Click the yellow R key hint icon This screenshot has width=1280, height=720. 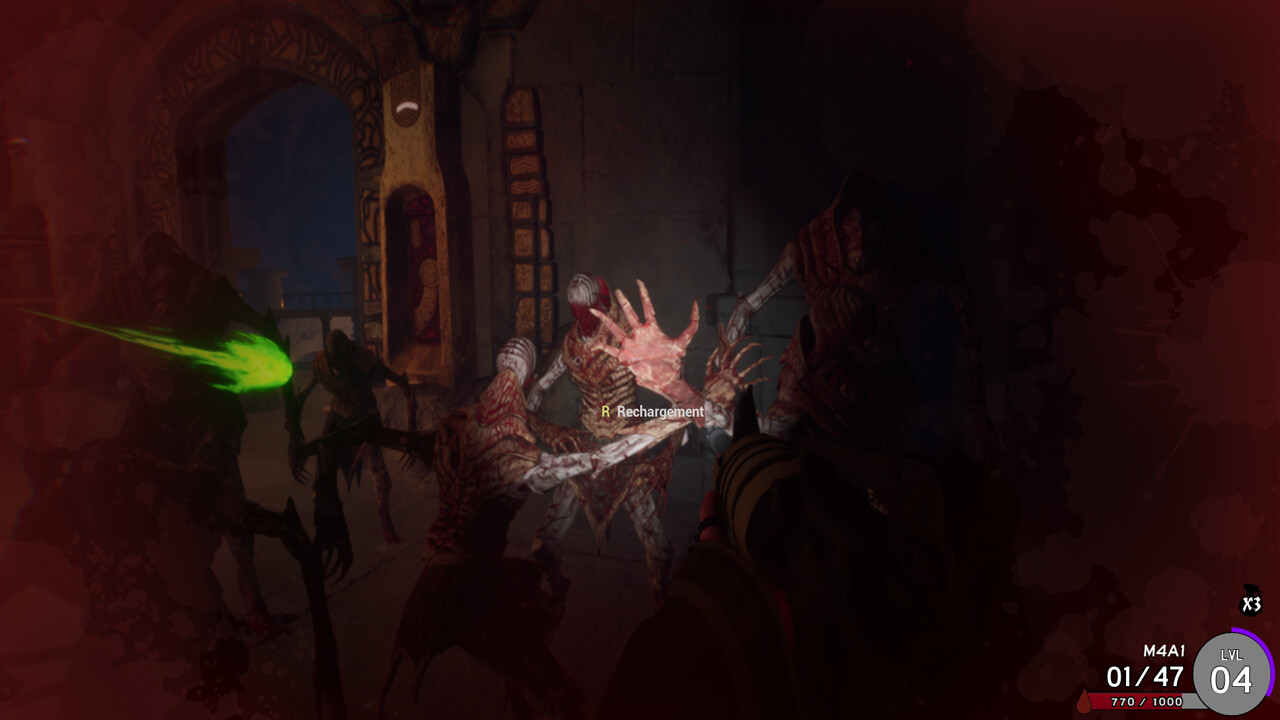(605, 411)
